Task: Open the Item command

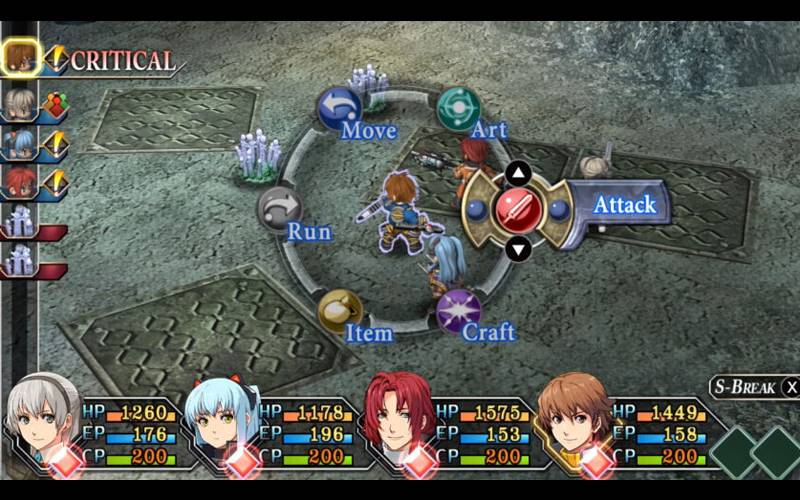Action: click(x=340, y=312)
